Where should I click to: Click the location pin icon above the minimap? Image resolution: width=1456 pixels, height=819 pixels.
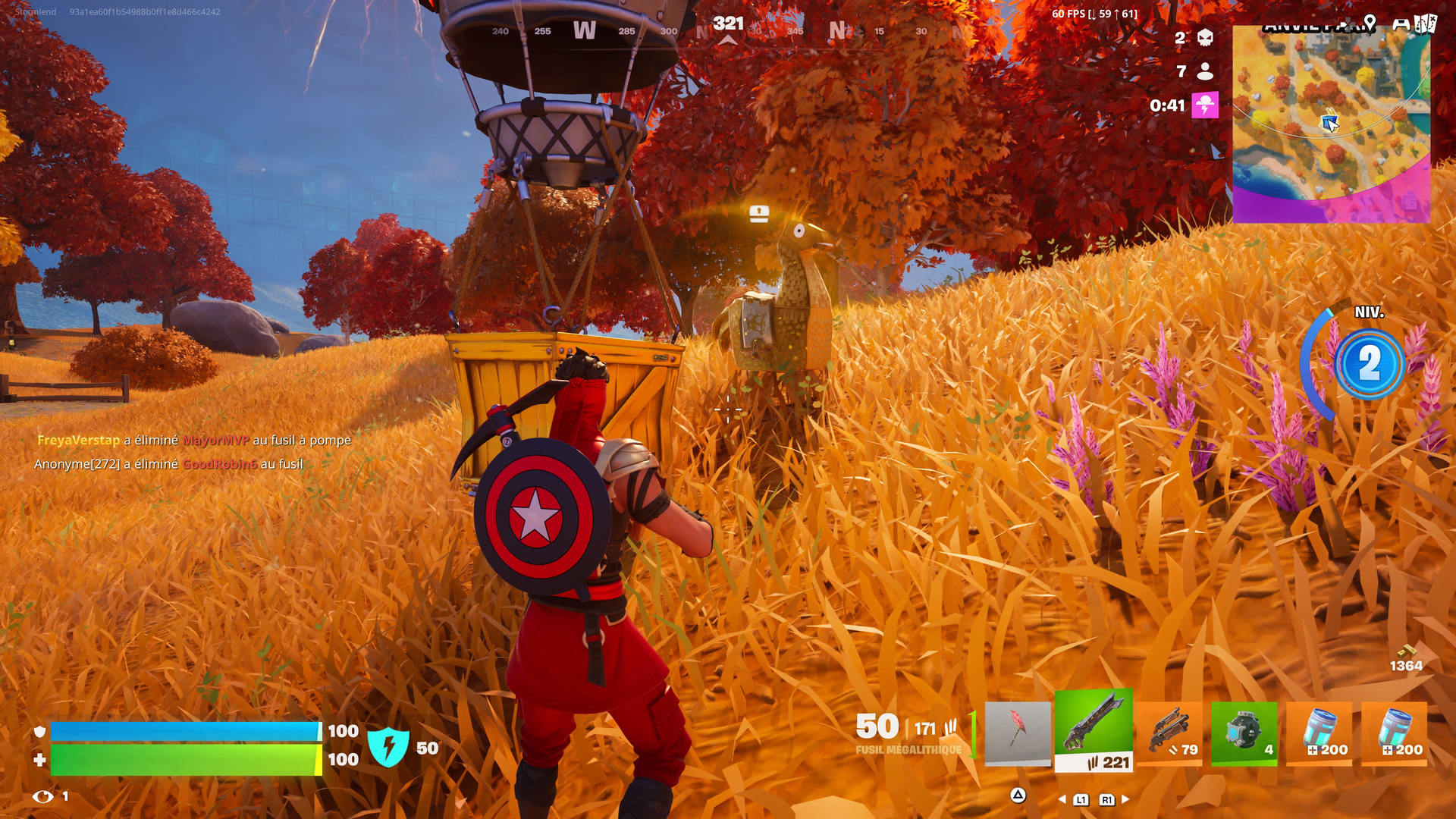click(1369, 22)
